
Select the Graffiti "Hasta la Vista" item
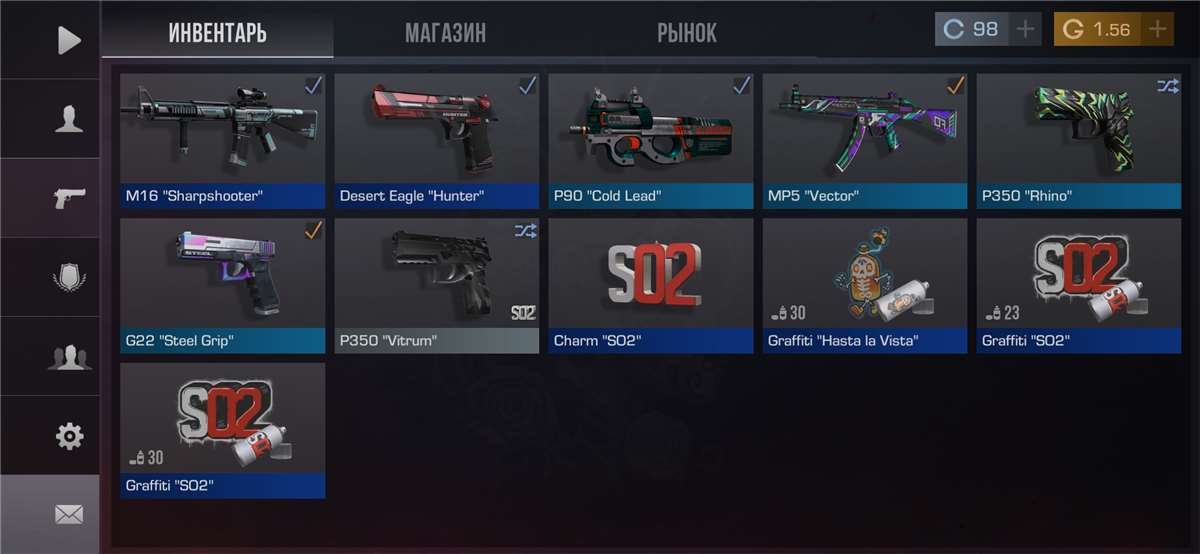[865, 285]
